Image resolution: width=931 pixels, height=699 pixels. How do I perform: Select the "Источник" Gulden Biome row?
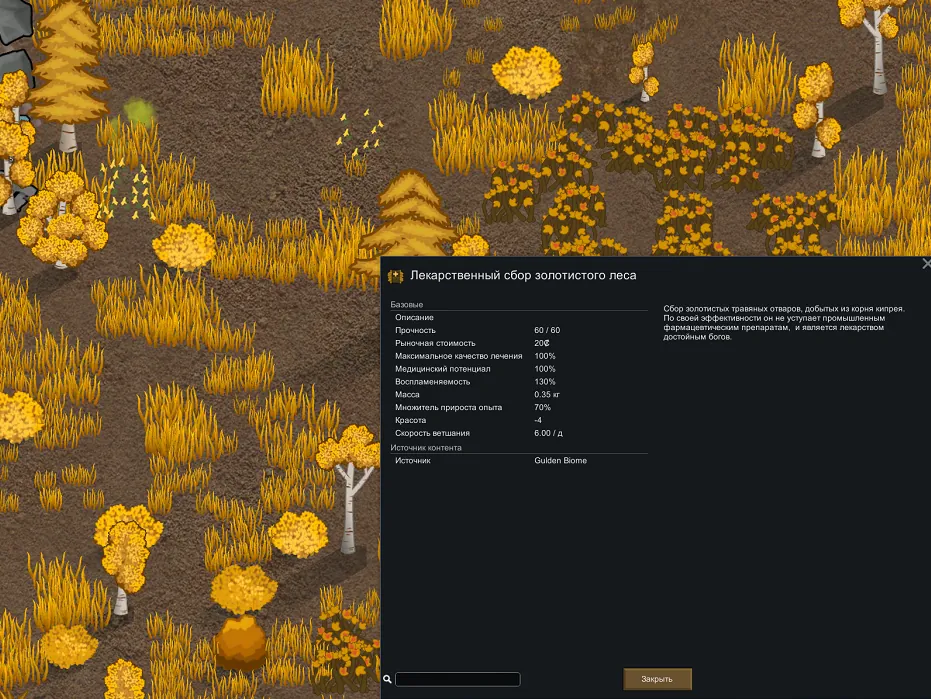[x=519, y=461]
